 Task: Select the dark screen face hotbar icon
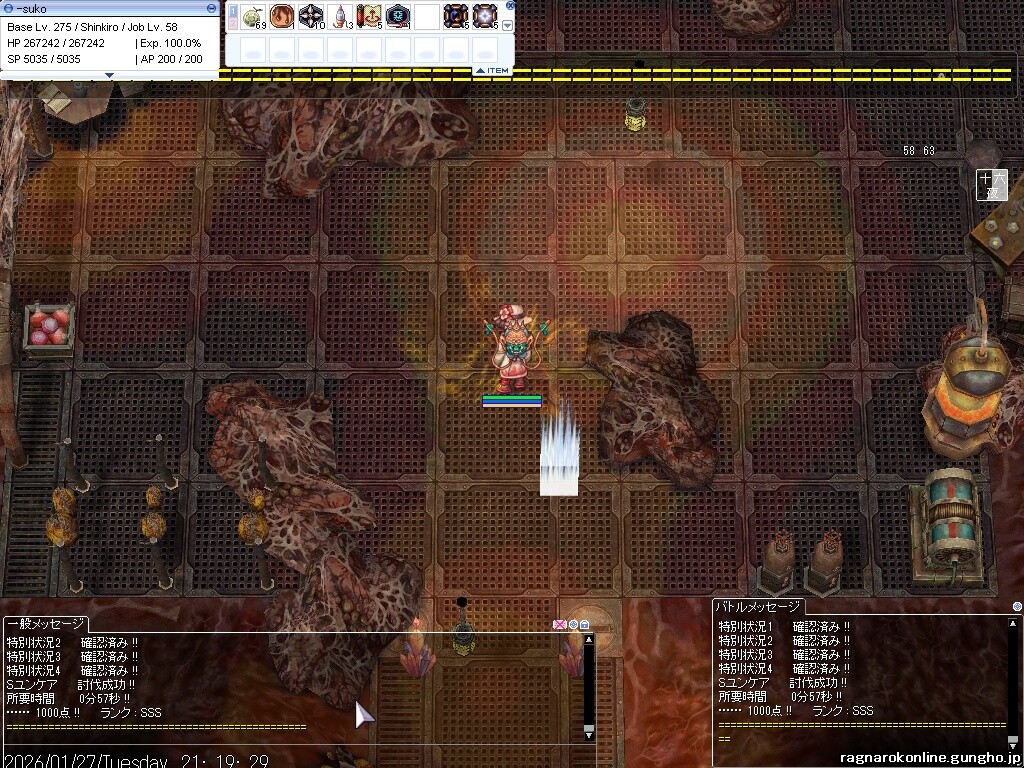(398, 16)
